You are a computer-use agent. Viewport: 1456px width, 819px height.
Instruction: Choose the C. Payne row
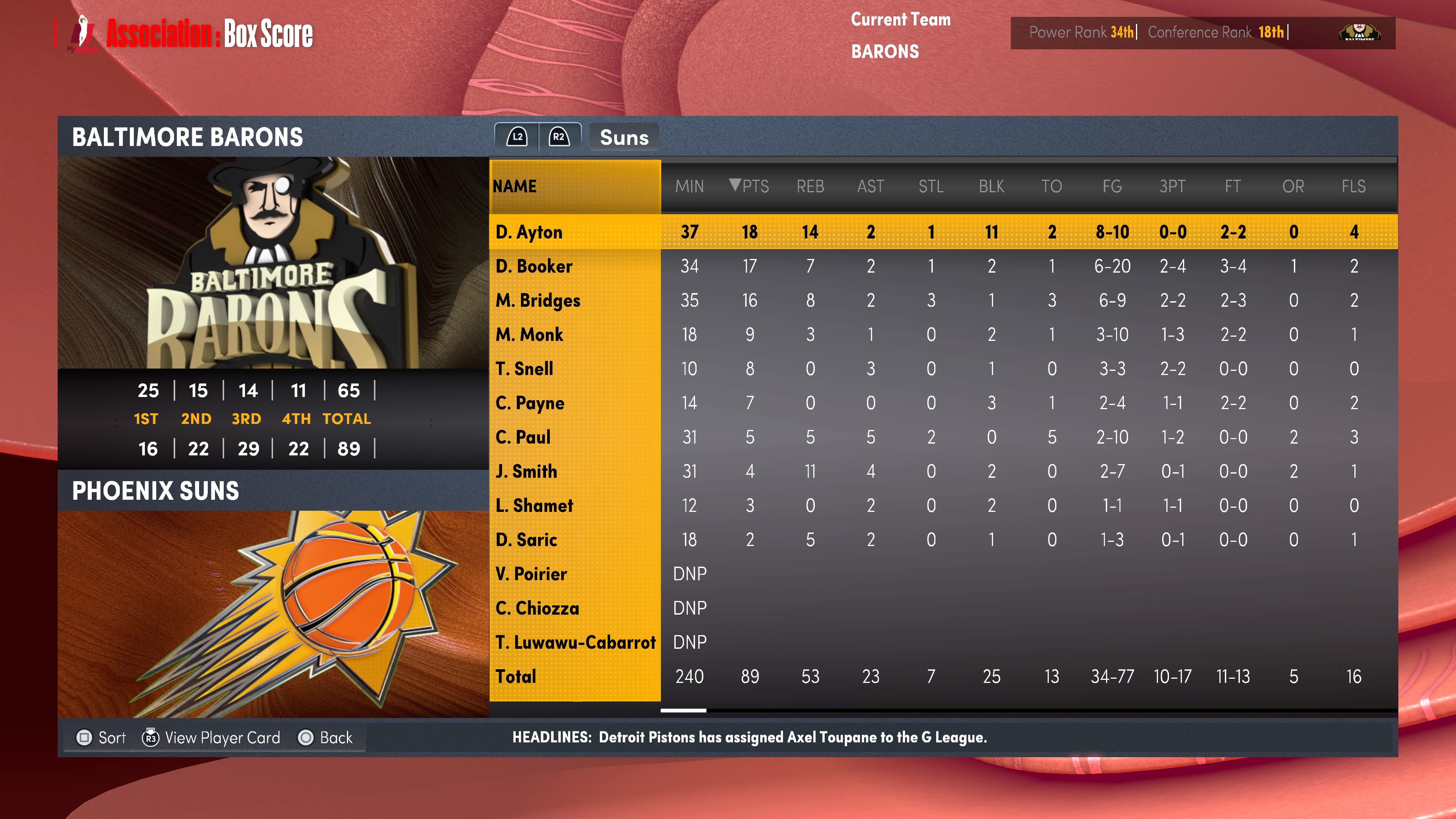click(x=530, y=403)
